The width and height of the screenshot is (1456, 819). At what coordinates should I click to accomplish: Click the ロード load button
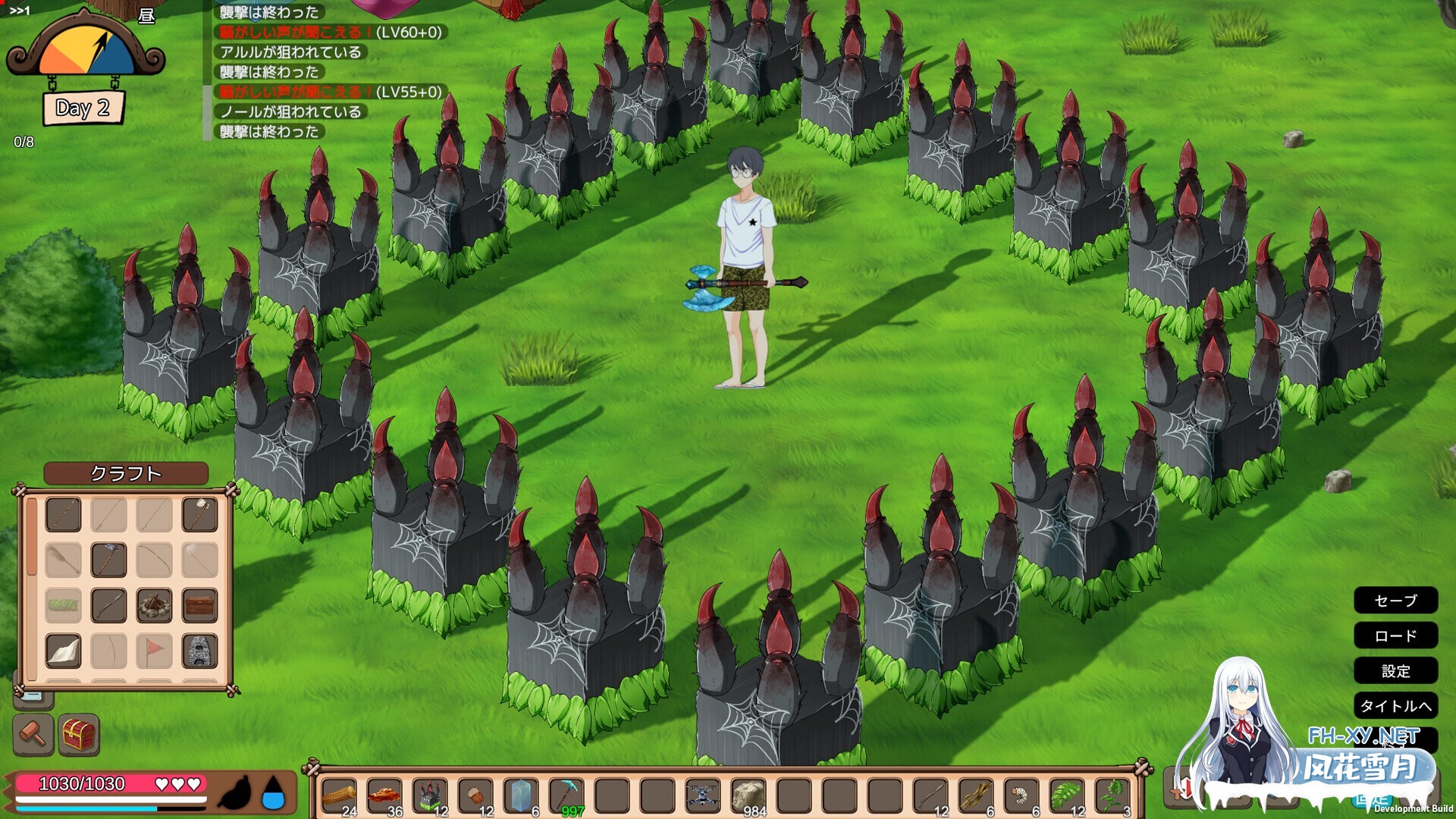1396,635
